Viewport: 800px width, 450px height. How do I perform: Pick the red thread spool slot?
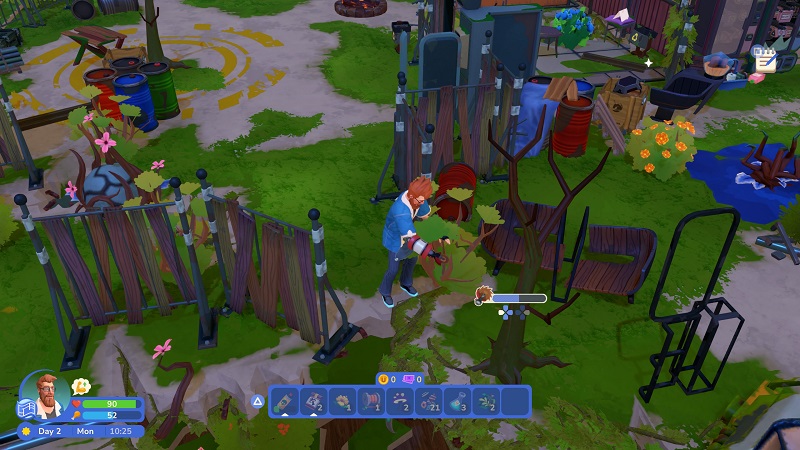[371, 401]
